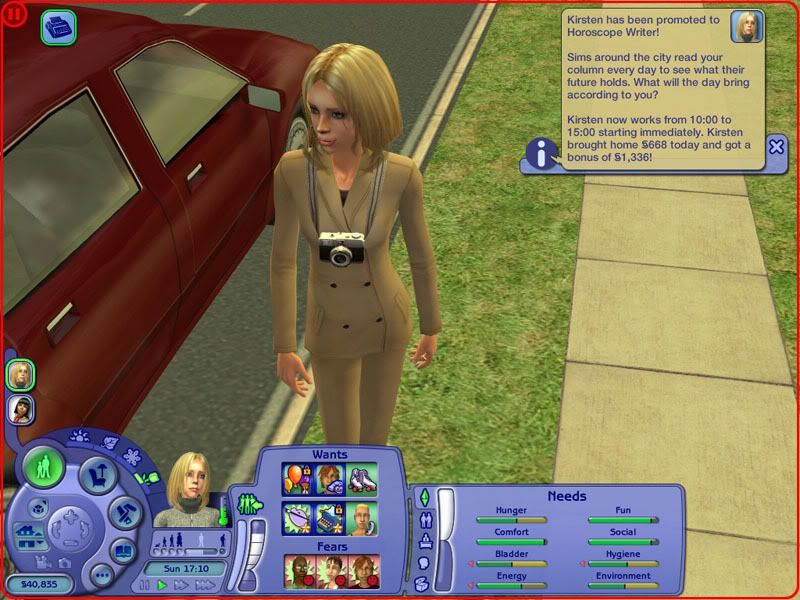
Task: Open the story mode book button
Action: click(x=122, y=551)
